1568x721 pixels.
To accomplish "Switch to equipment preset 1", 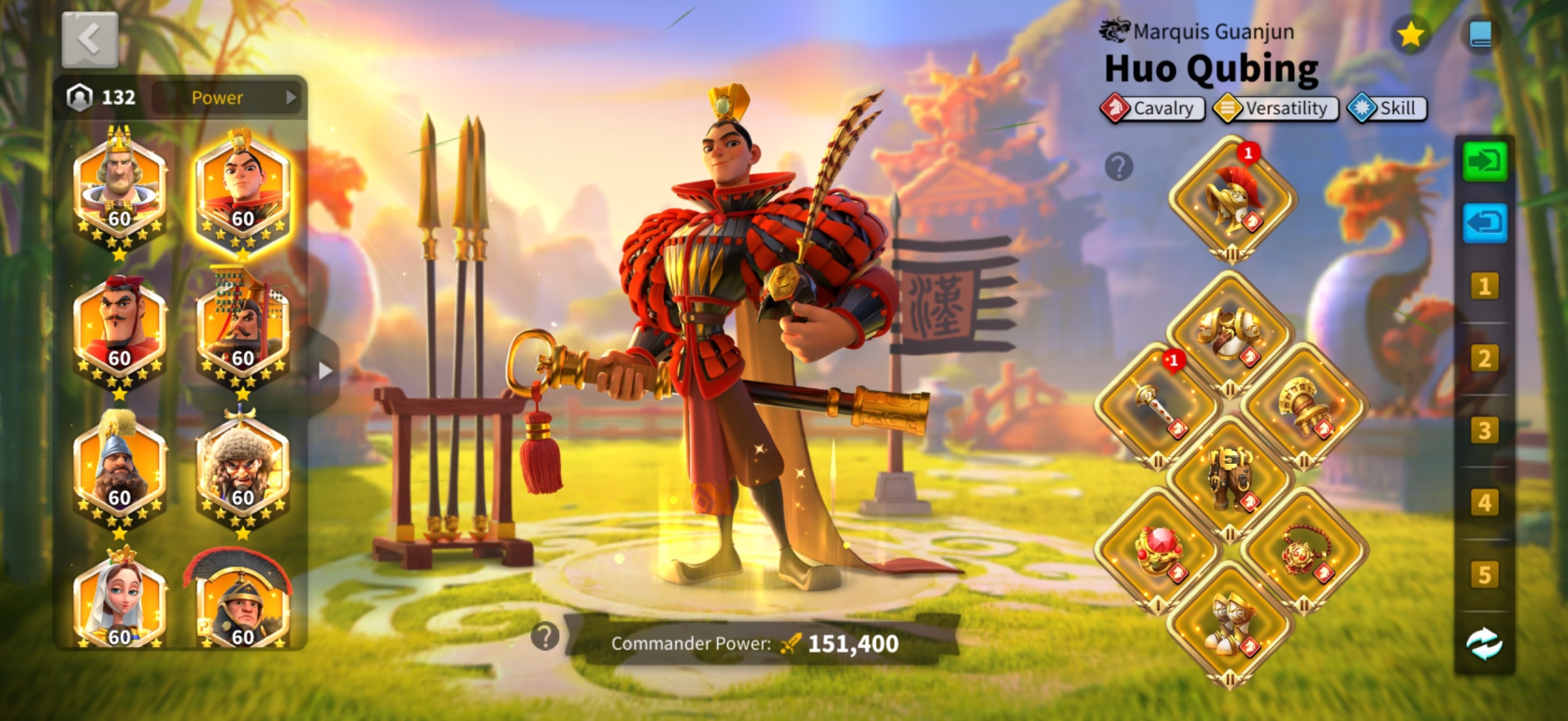I will (x=1485, y=286).
